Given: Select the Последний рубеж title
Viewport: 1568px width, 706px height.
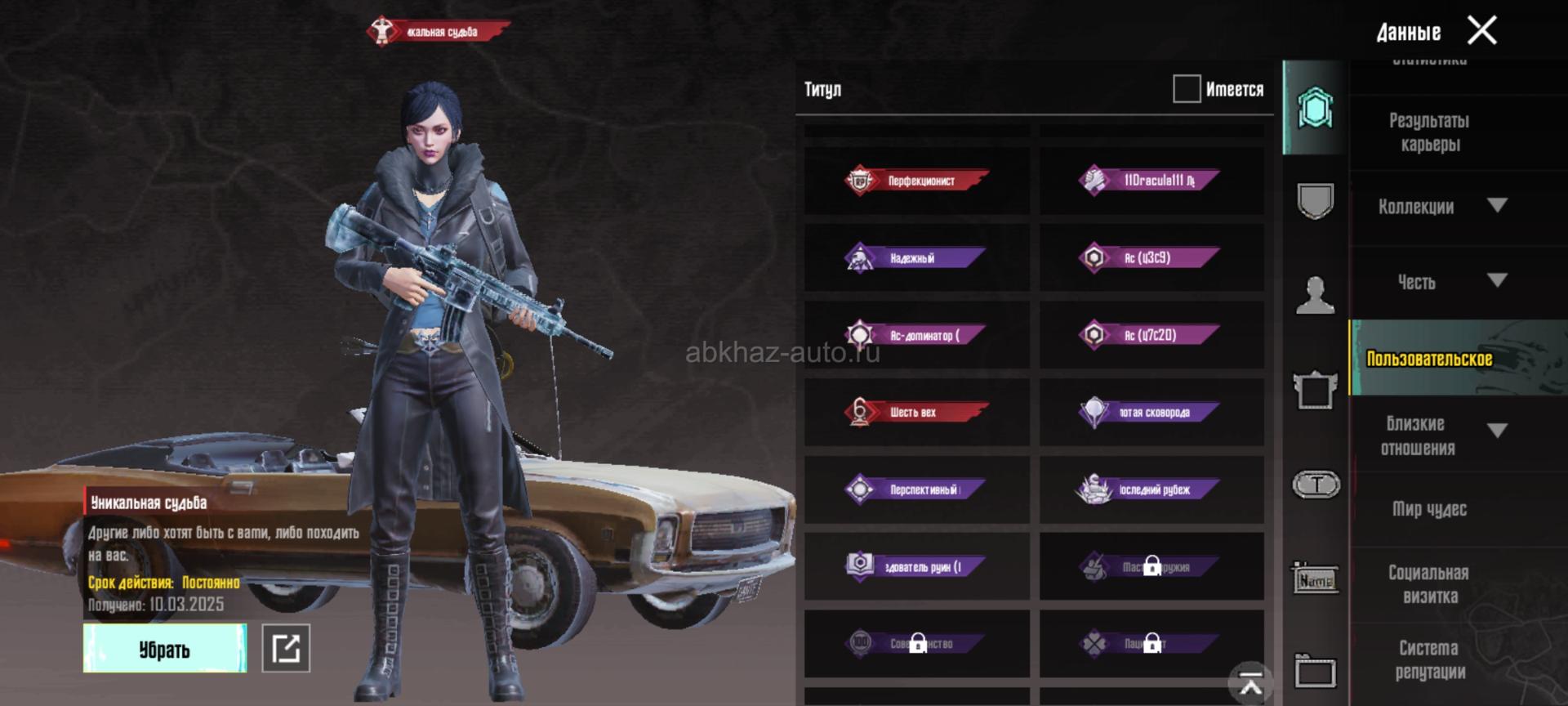Looking at the screenshot, I should pos(1151,489).
